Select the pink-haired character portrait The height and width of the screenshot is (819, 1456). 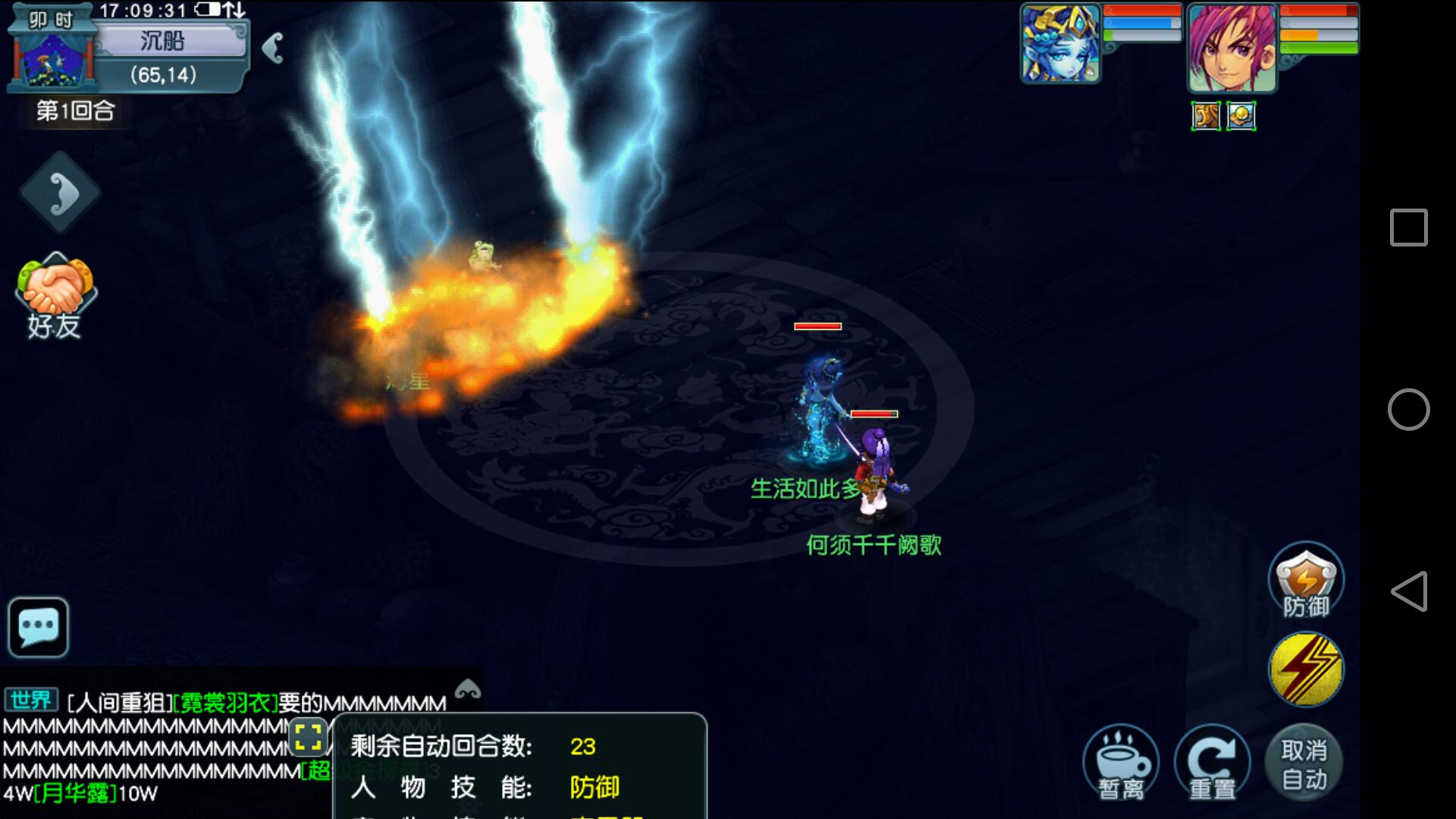(x=1231, y=47)
